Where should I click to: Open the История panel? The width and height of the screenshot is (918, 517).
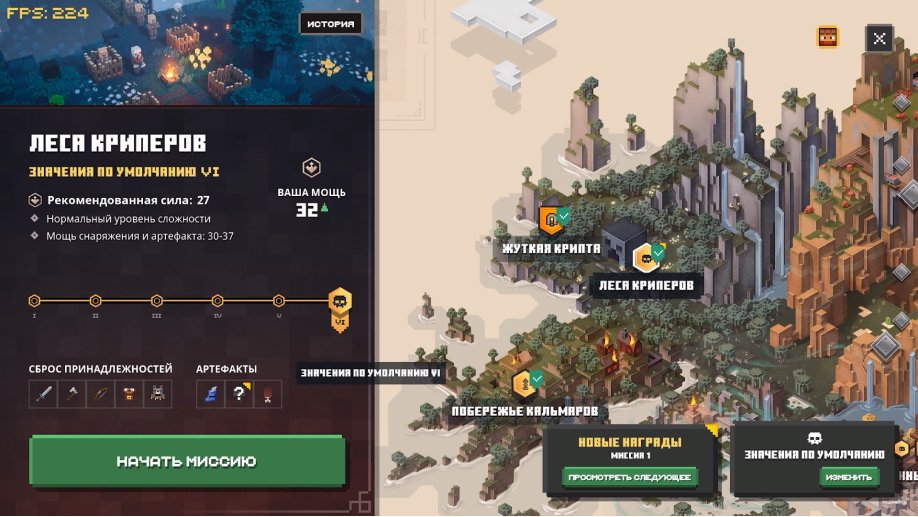tap(330, 23)
